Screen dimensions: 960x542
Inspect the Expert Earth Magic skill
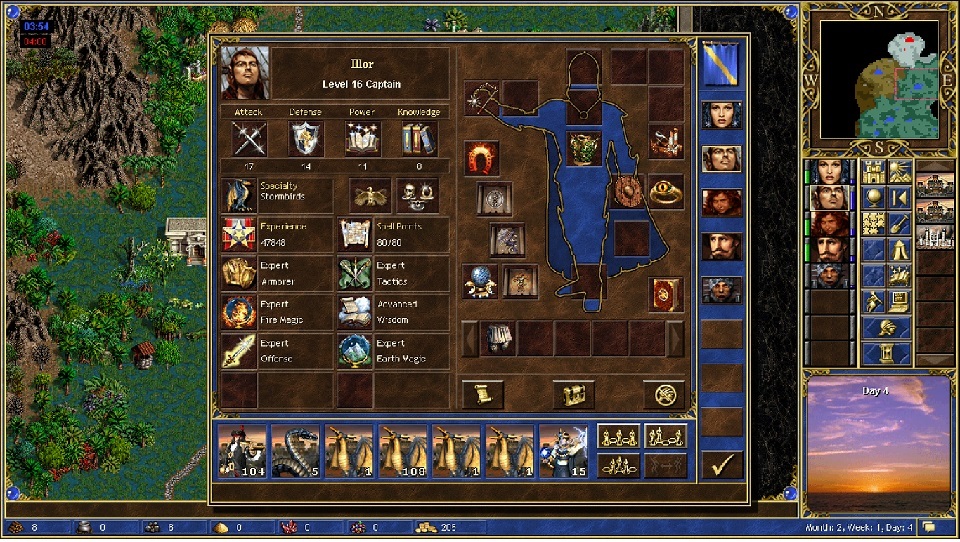[393, 352]
